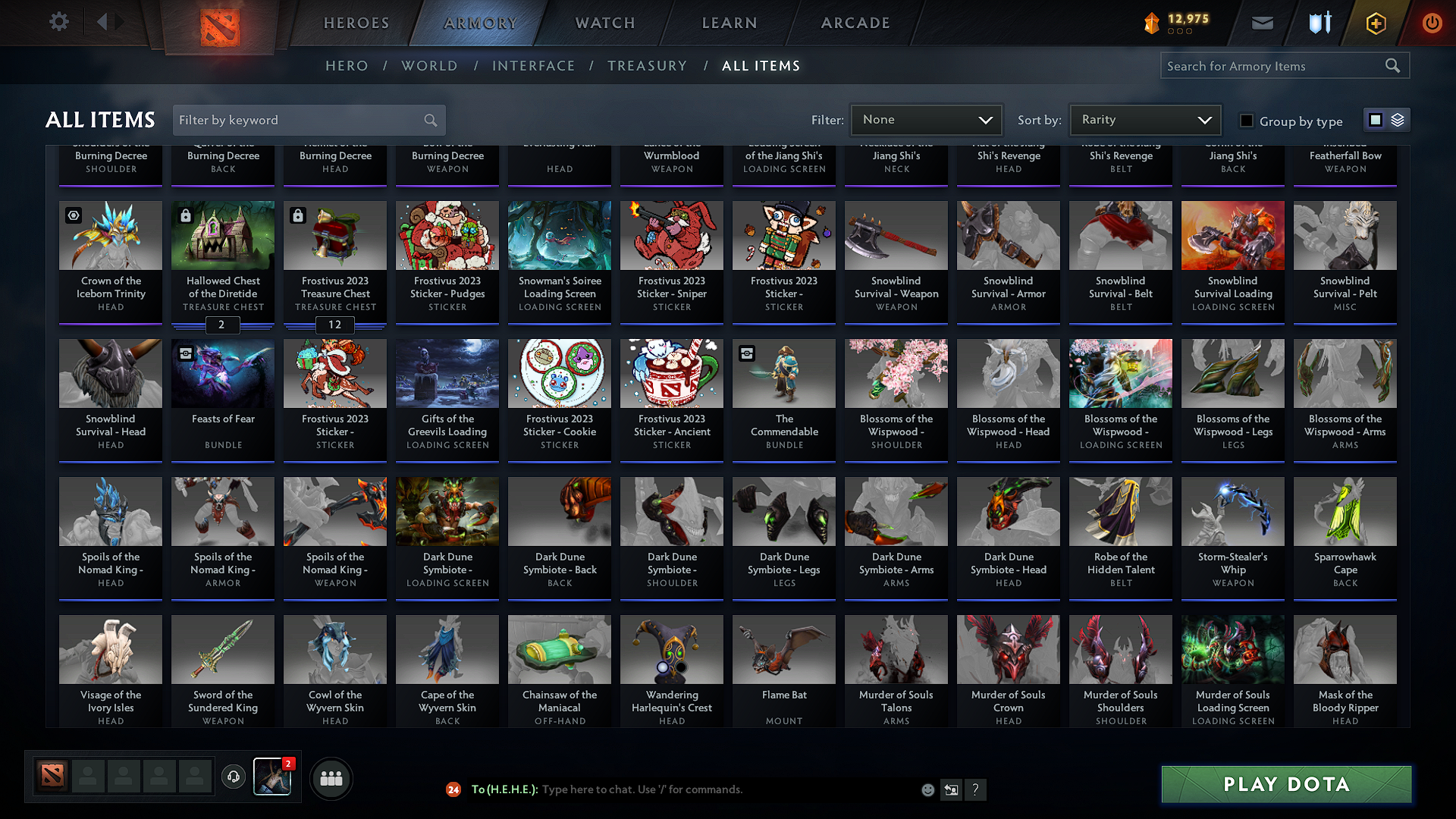Open Dota Plus via the gold hexagon icon
Screen dimensions: 1456x819
[1375, 23]
